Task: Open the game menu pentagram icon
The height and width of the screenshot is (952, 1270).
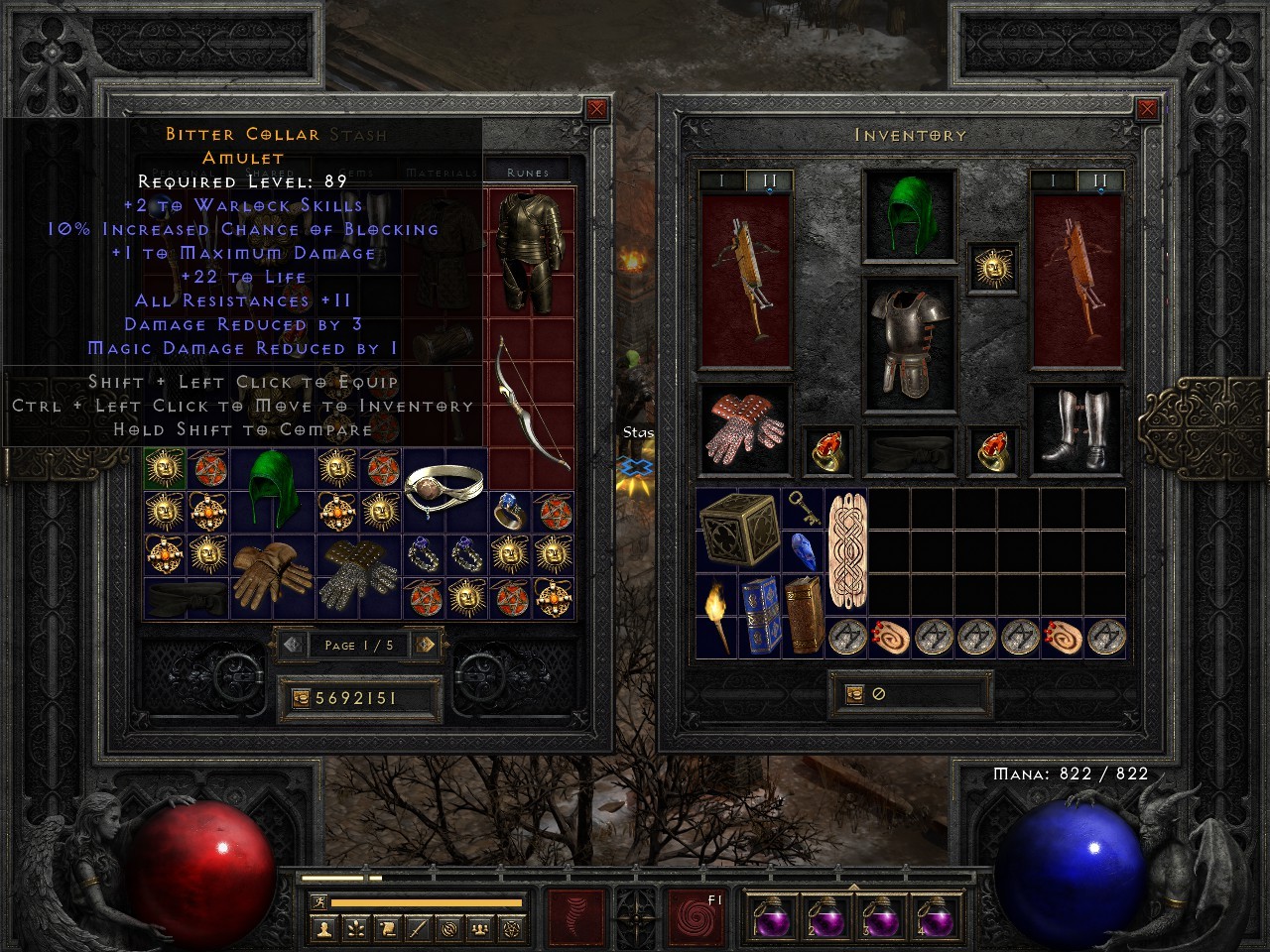Action: (512, 928)
